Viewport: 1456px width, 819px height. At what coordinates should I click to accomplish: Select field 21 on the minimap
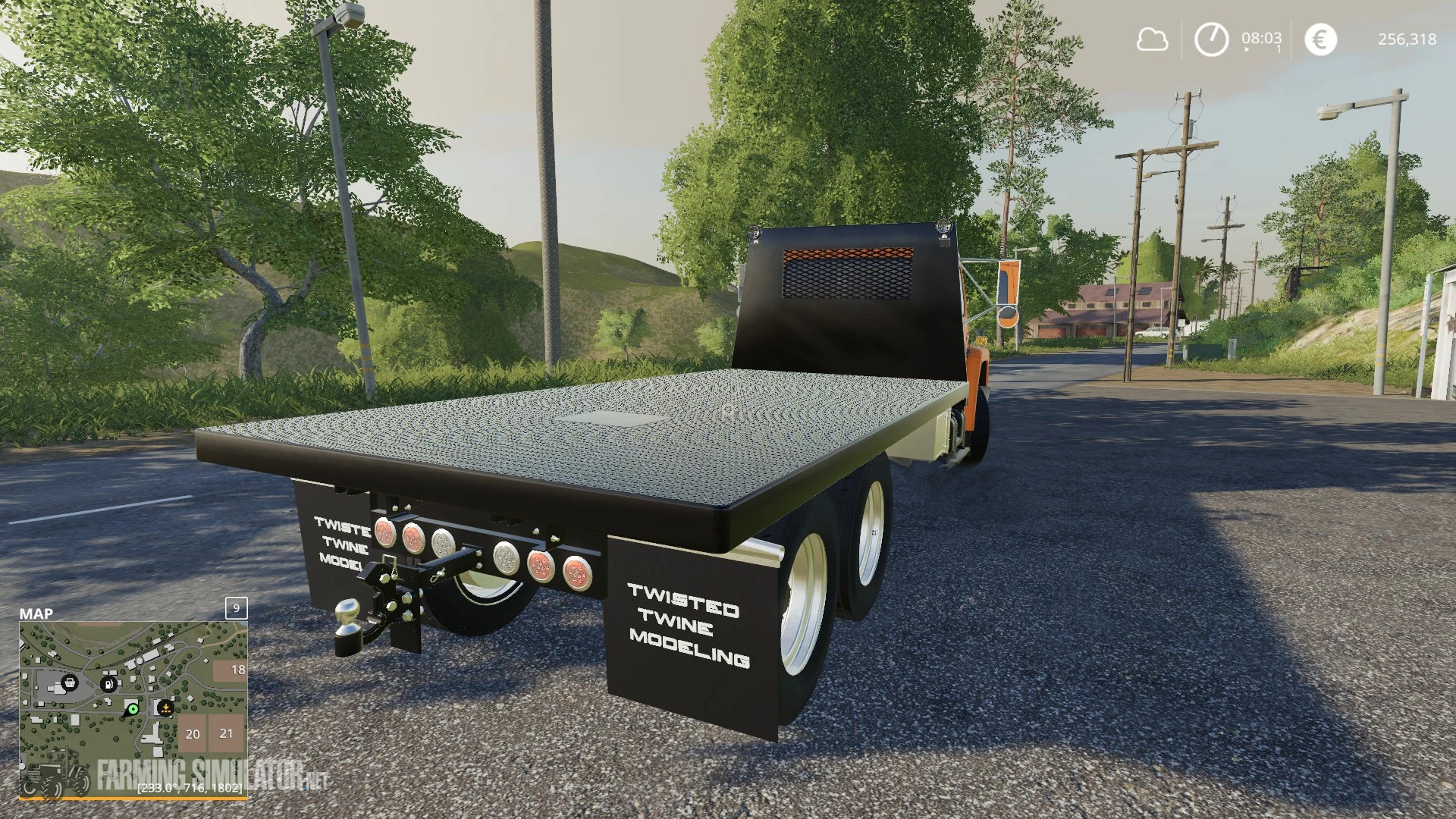click(226, 733)
